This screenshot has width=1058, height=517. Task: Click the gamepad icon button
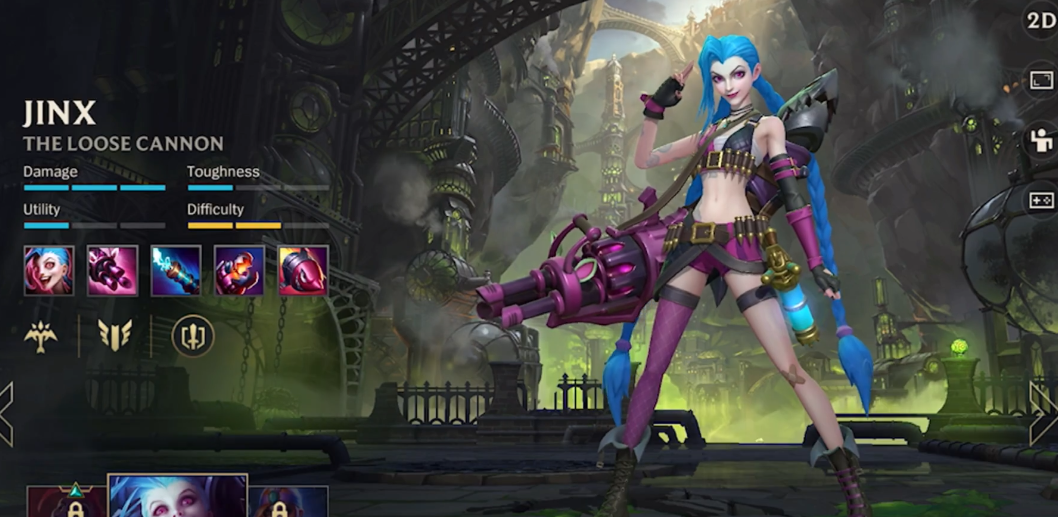(1041, 200)
